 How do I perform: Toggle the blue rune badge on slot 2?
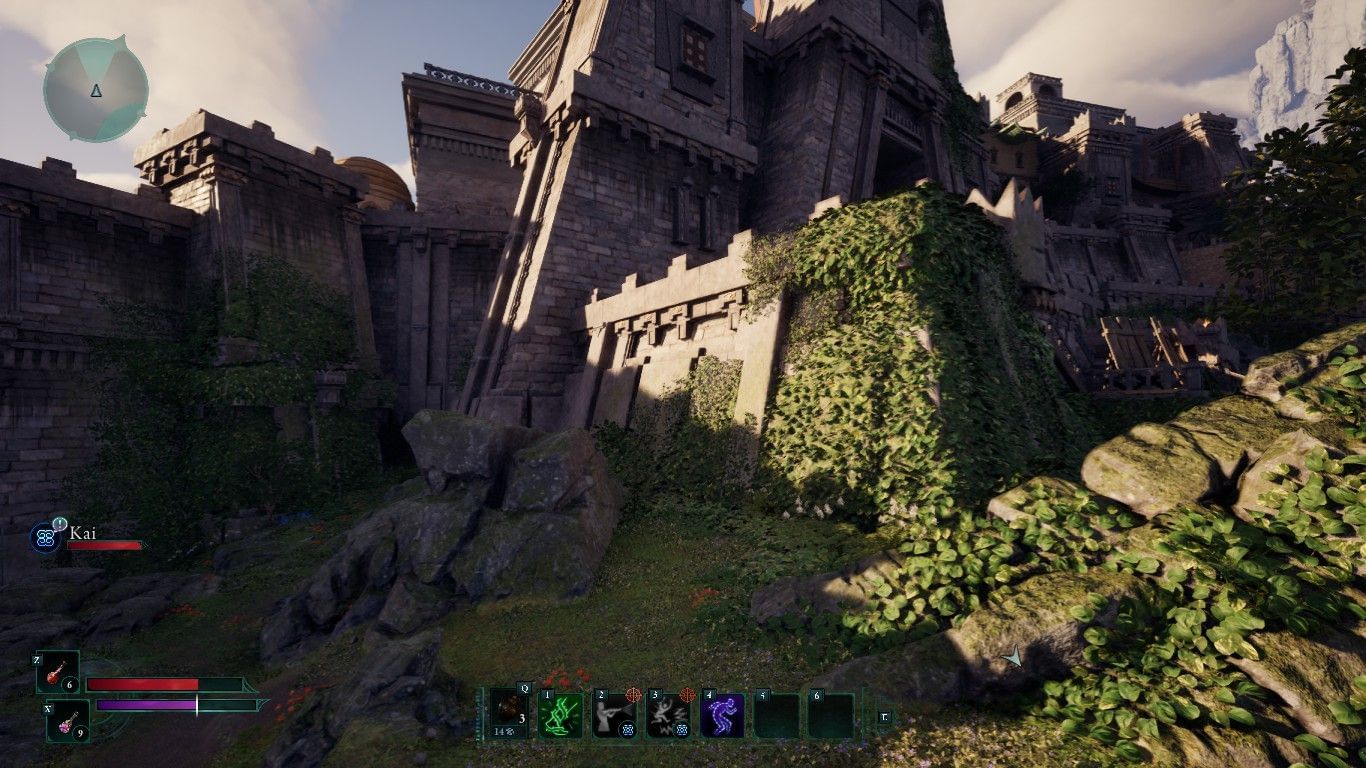pos(627,729)
